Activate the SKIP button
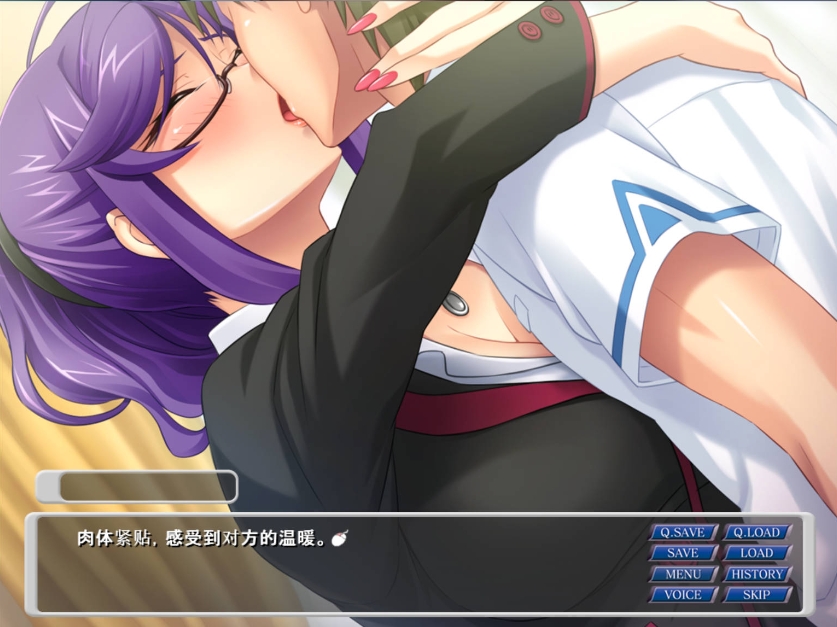The width and height of the screenshot is (837, 627). tap(757, 595)
